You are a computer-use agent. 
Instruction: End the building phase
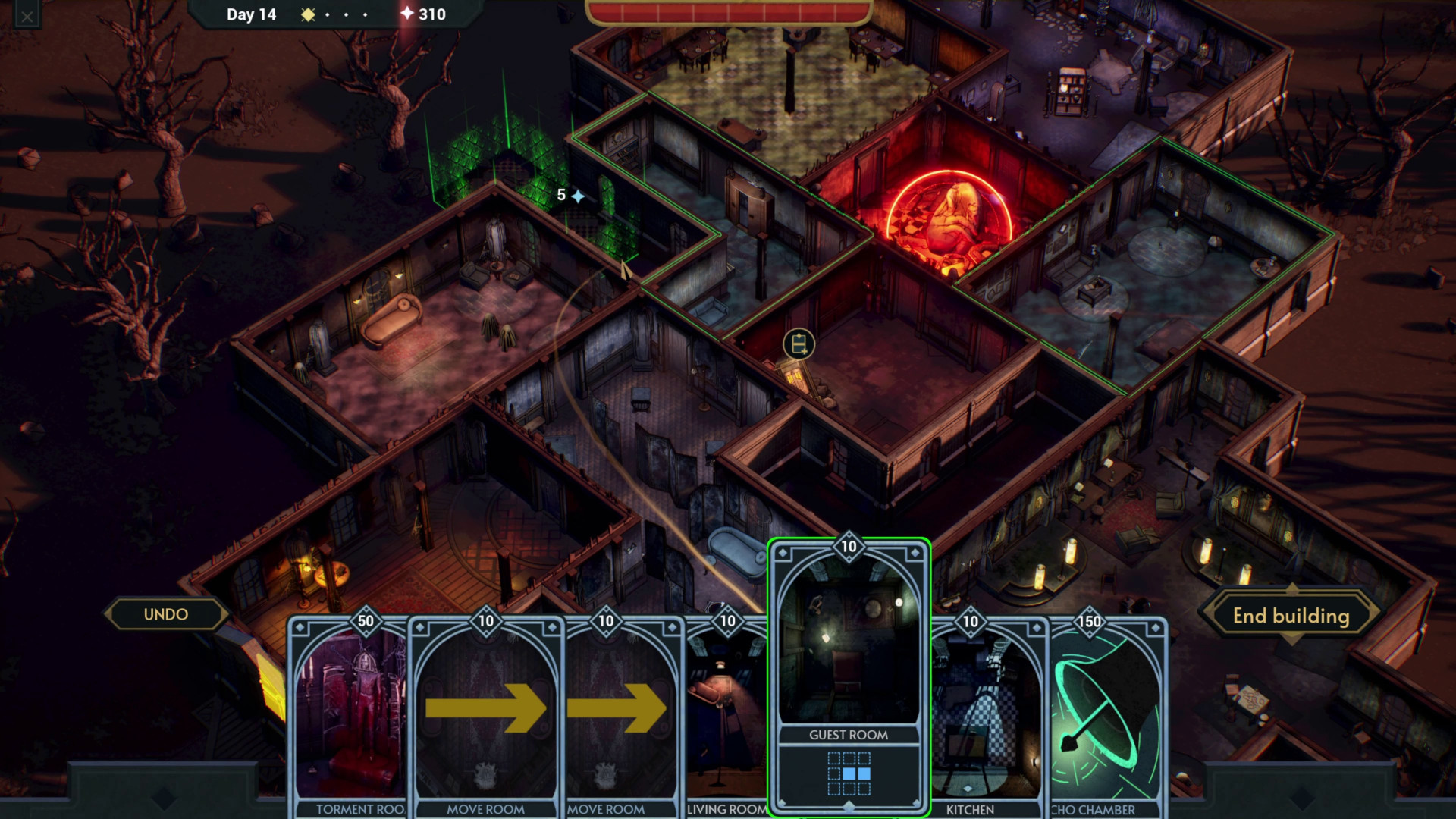tap(1291, 616)
